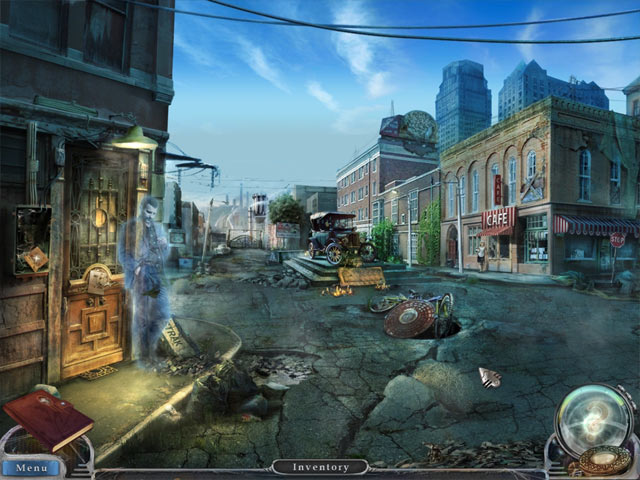Open the Menu button
640x480 pixels.
pyautogui.click(x=31, y=467)
